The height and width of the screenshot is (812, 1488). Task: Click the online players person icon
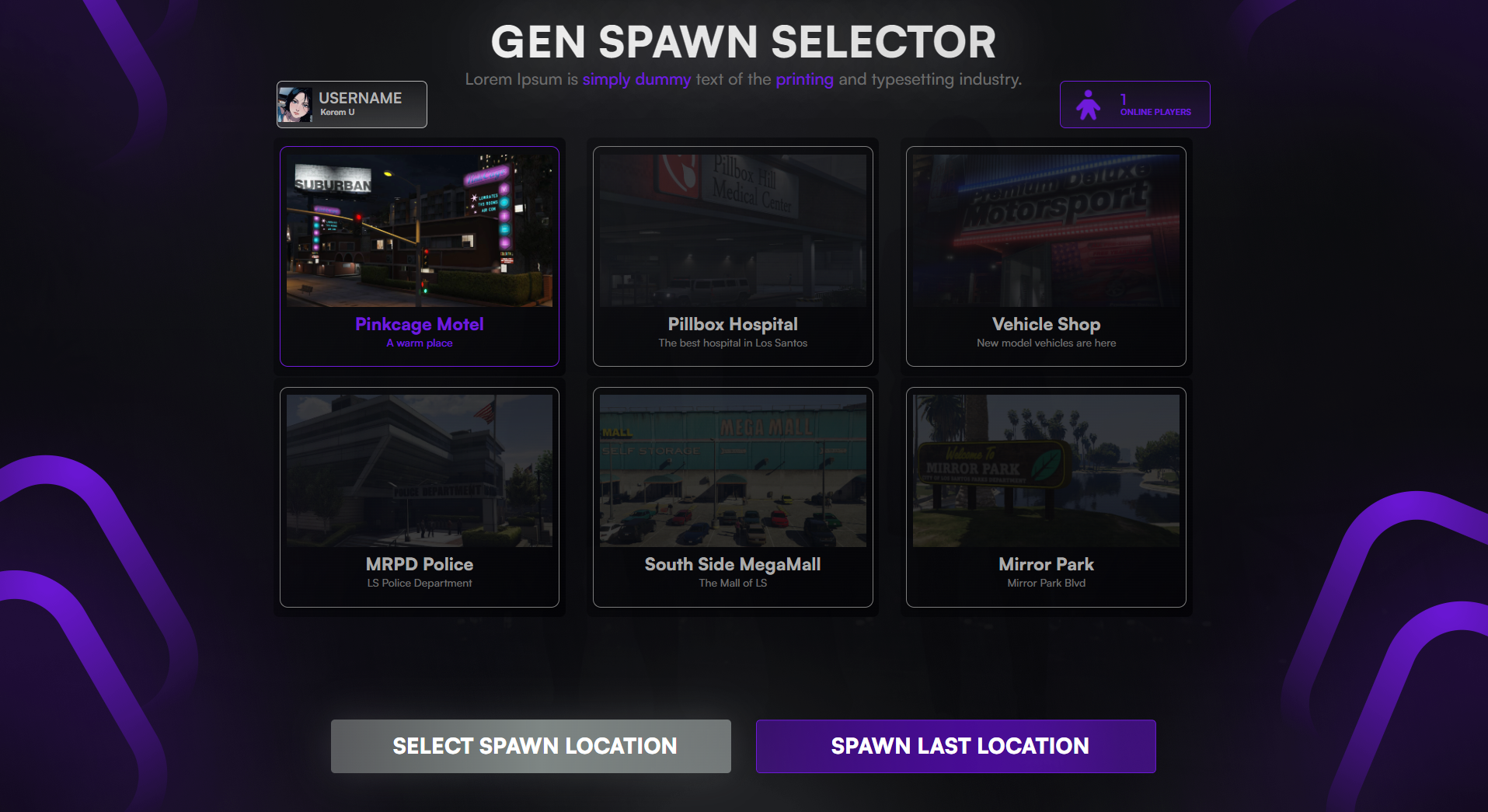(1089, 104)
